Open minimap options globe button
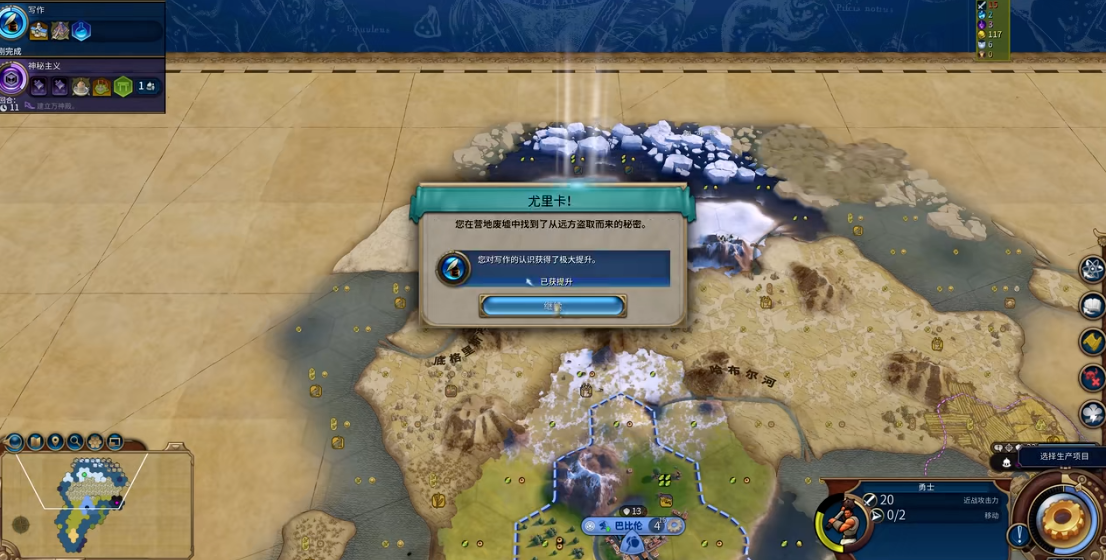 (15, 441)
